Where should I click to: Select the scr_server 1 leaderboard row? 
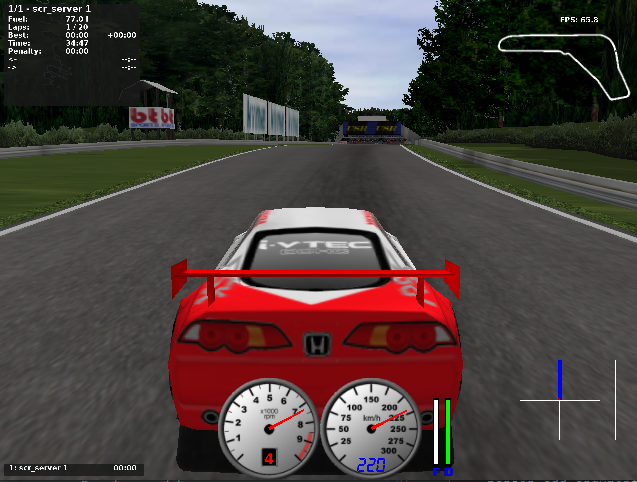pyautogui.click(x=72, y=468)
